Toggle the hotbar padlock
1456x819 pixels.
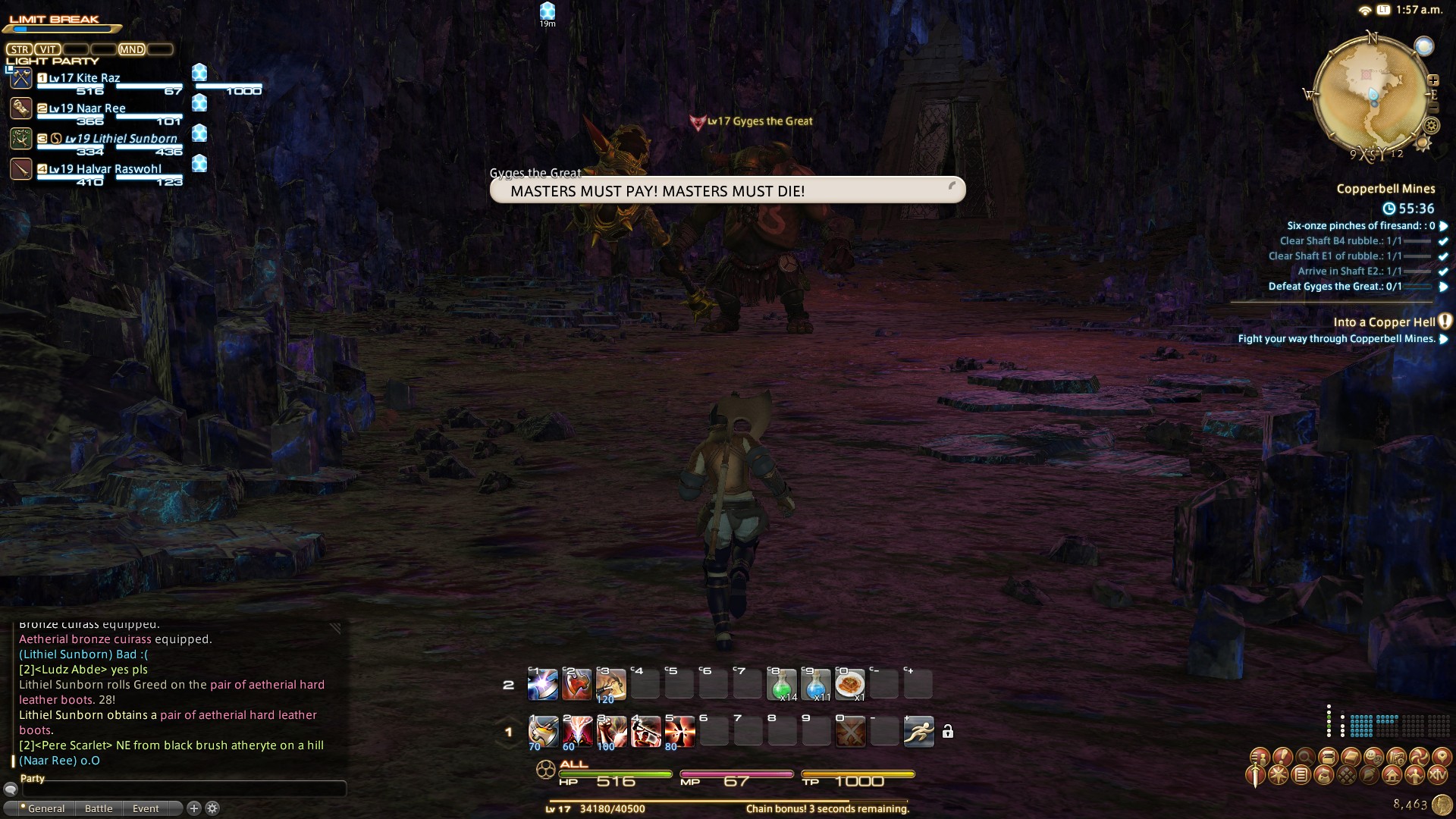pos(947,732)
